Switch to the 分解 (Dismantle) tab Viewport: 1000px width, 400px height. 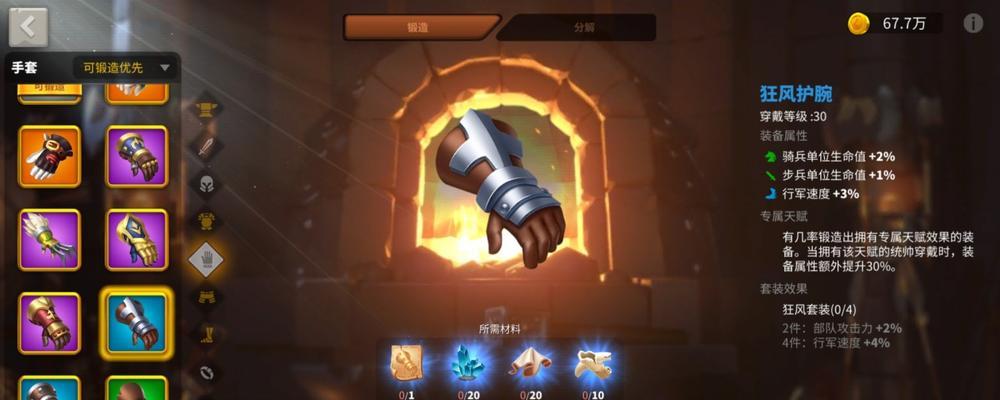coord(583,28)
